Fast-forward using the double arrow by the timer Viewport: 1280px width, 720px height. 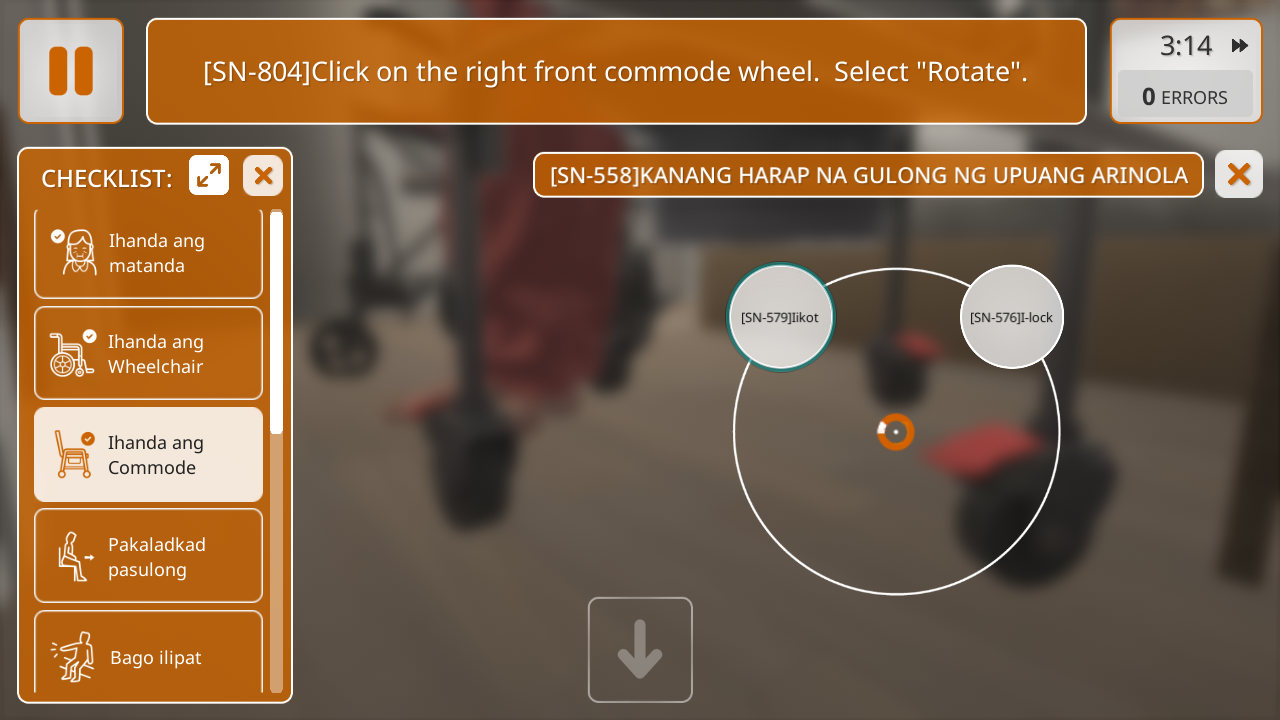[x=1240, y=45]
